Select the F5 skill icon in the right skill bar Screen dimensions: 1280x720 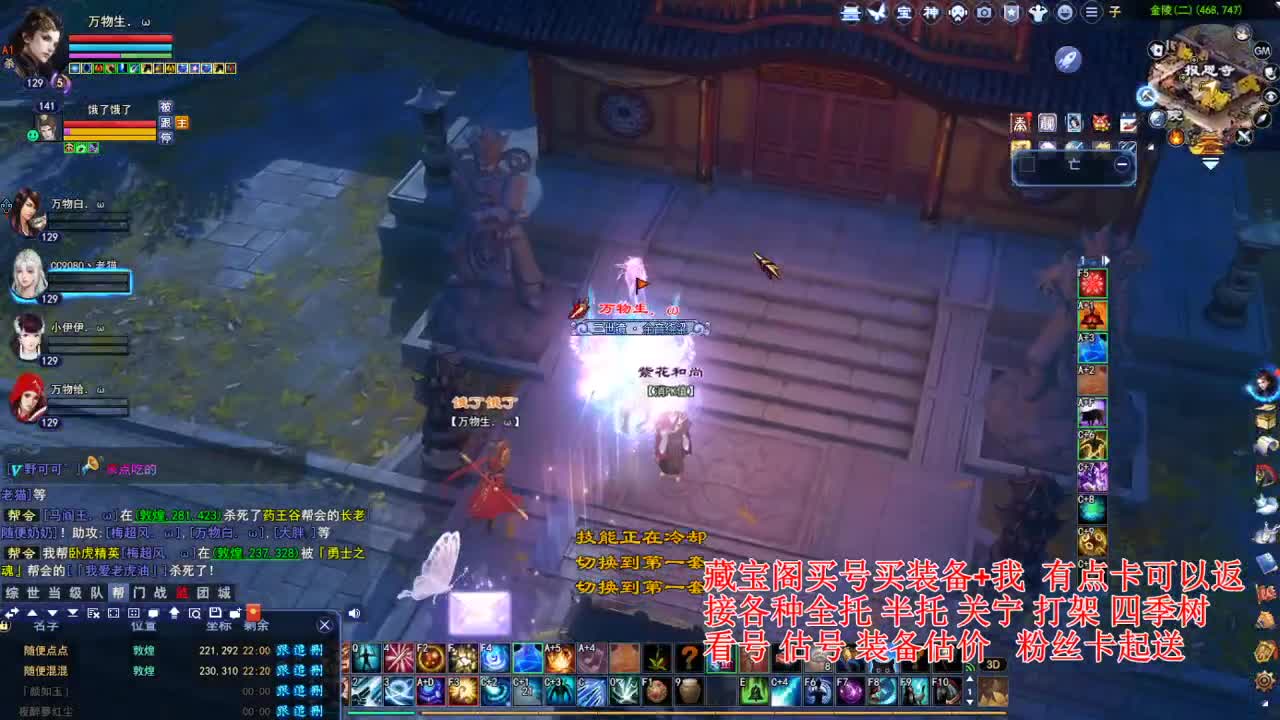[1092, 283]
